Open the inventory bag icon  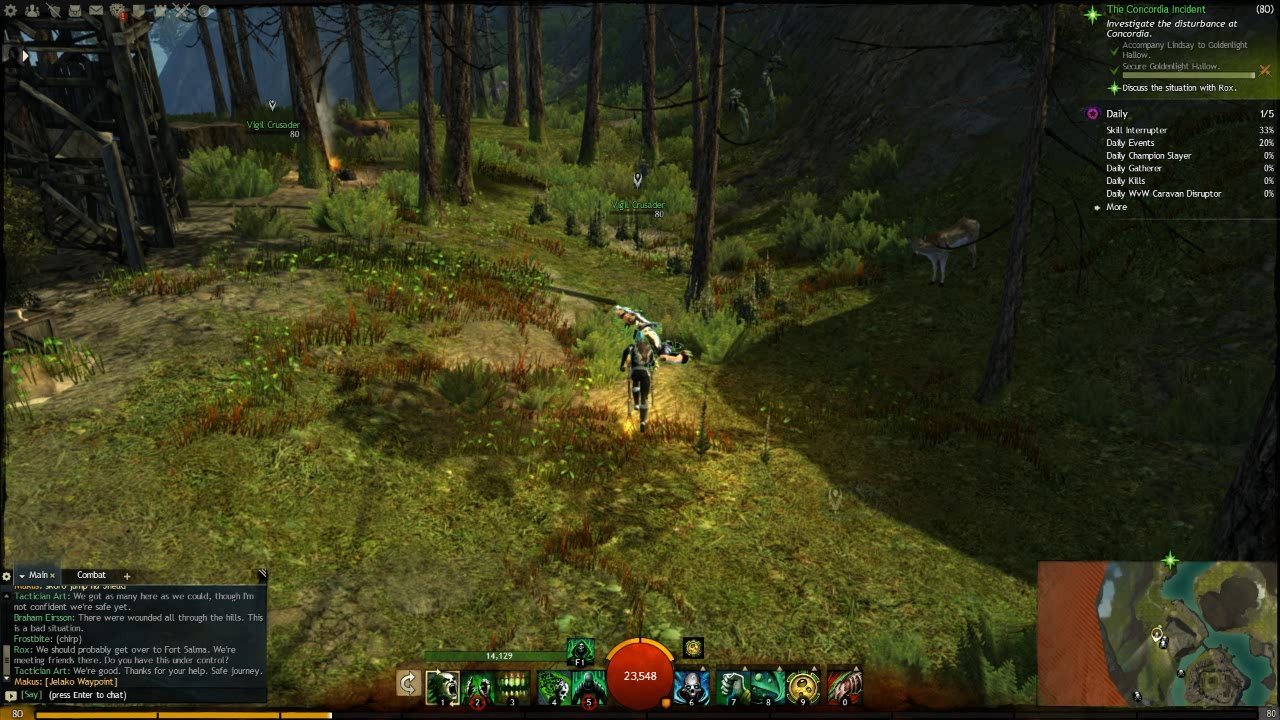(x=75, y=11)
